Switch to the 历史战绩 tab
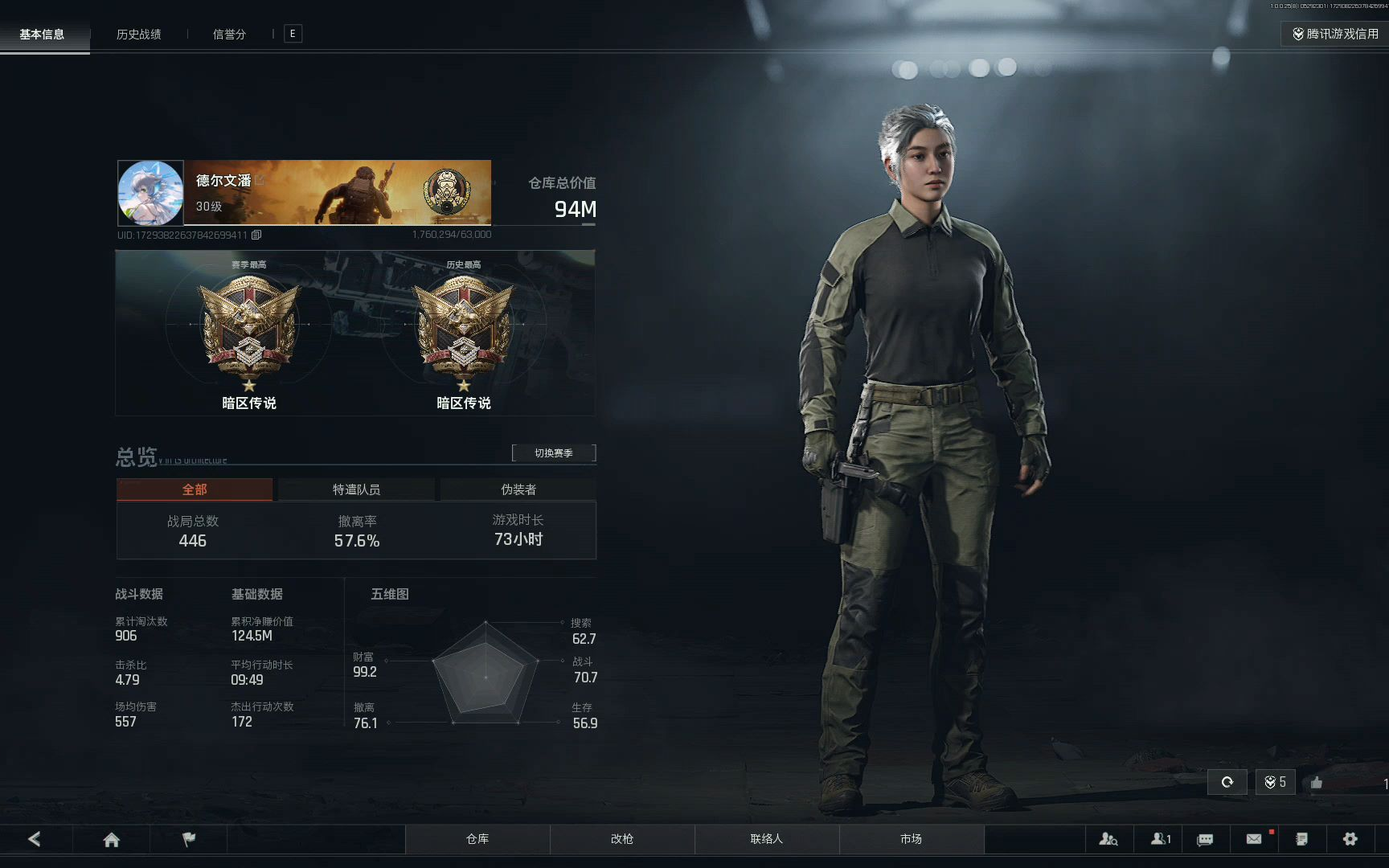 tap(138, 35)
